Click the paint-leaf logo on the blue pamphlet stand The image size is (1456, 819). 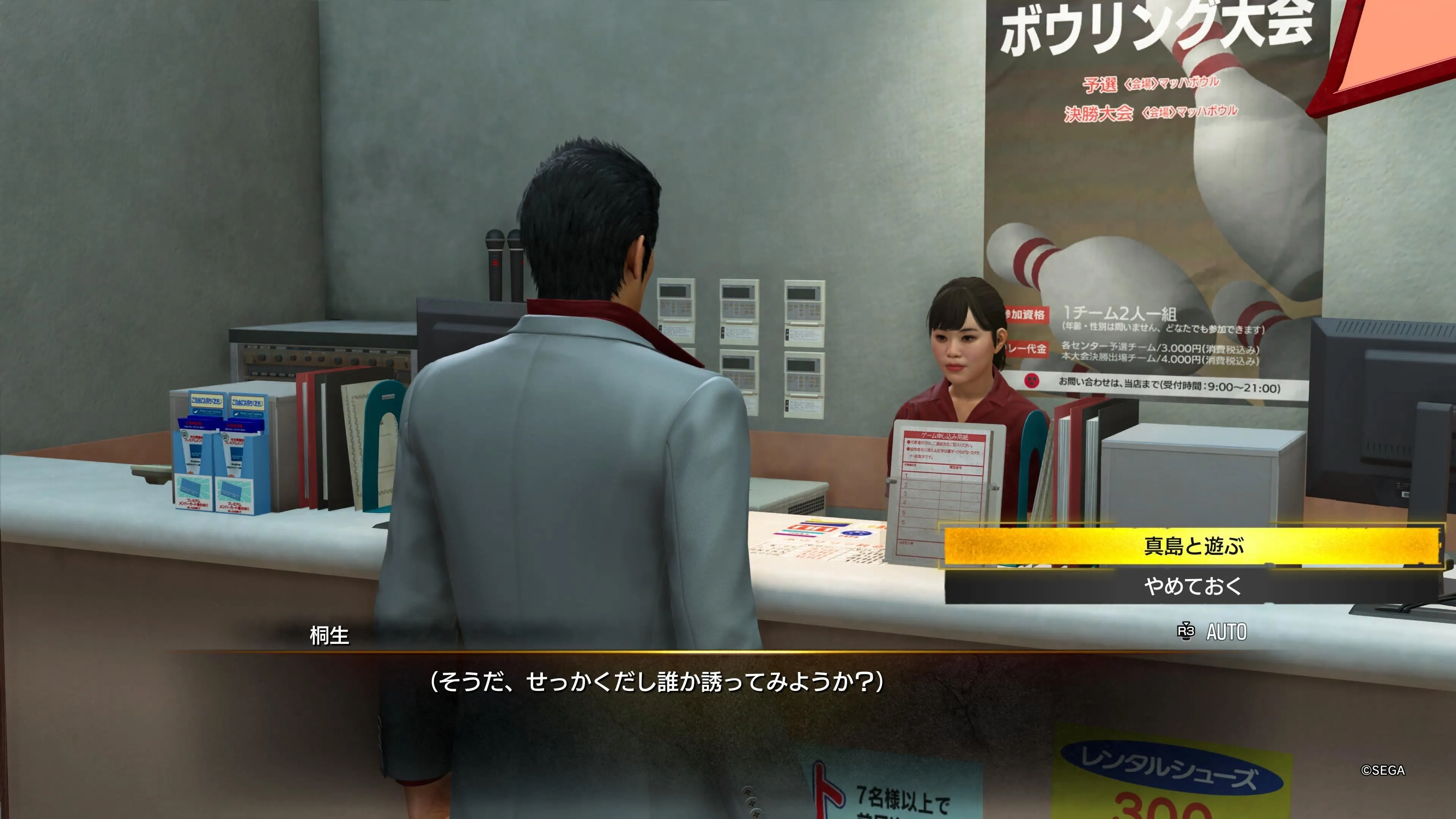[x=196, y=412]
